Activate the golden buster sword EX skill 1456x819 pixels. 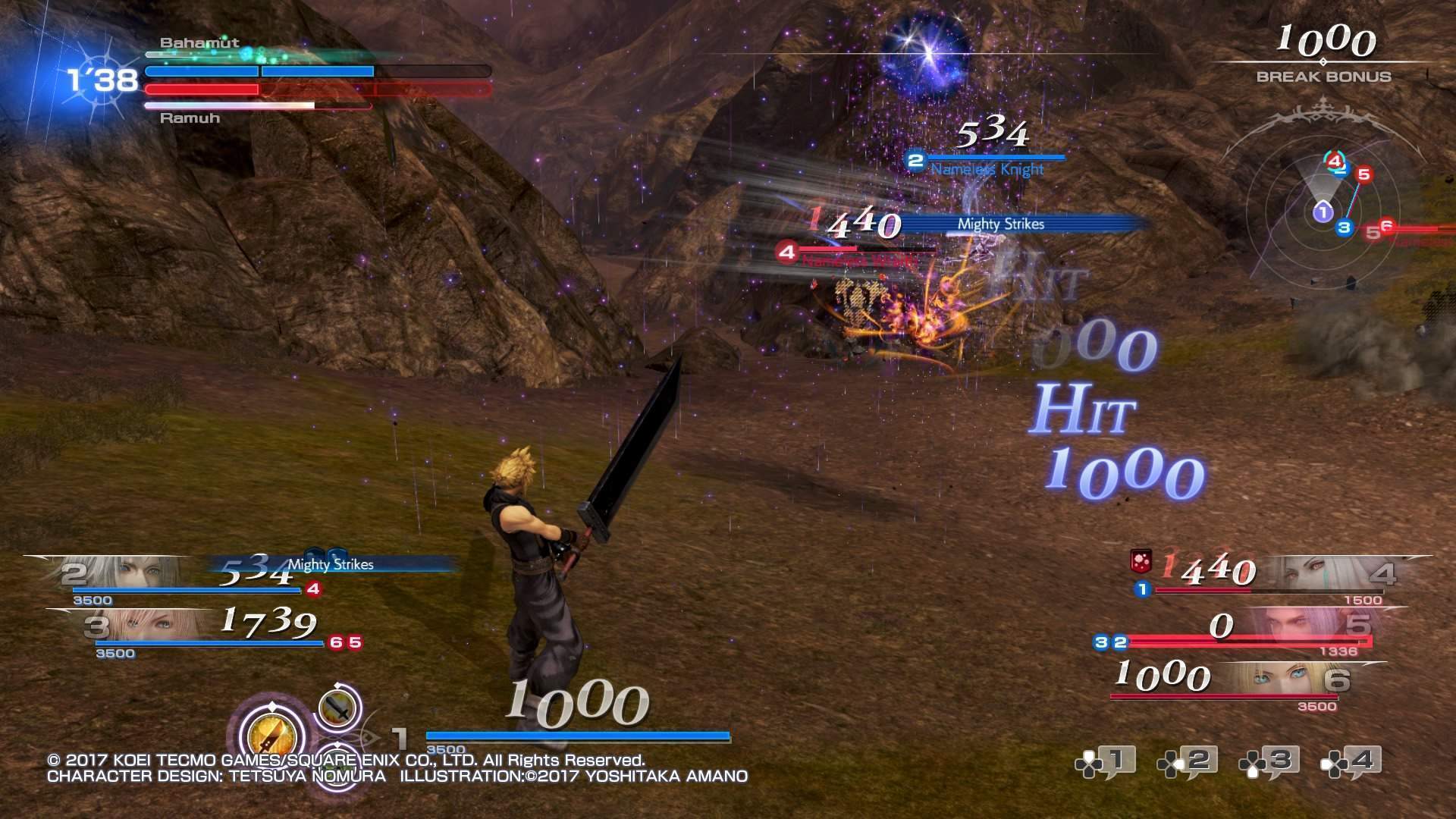271,735
